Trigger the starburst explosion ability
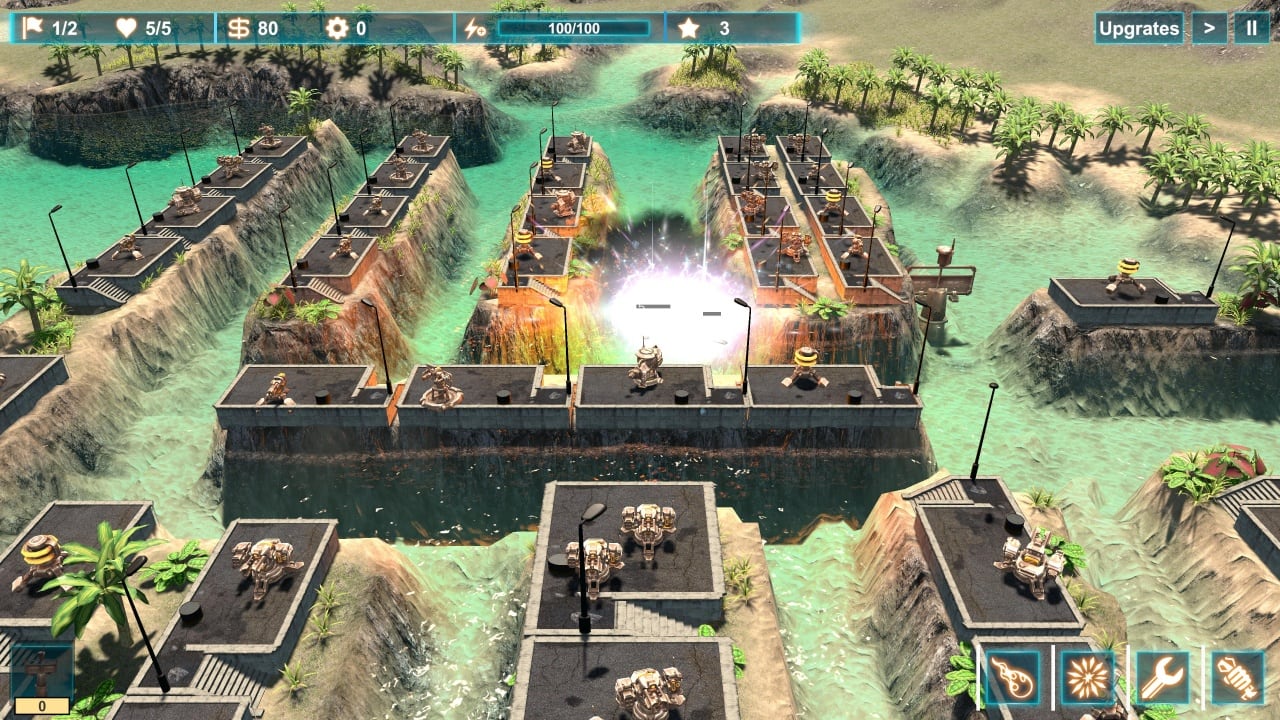Image resolution: width=1280 pixels, height=720 pixels. pyautogui.click(x=1087, y=677)
